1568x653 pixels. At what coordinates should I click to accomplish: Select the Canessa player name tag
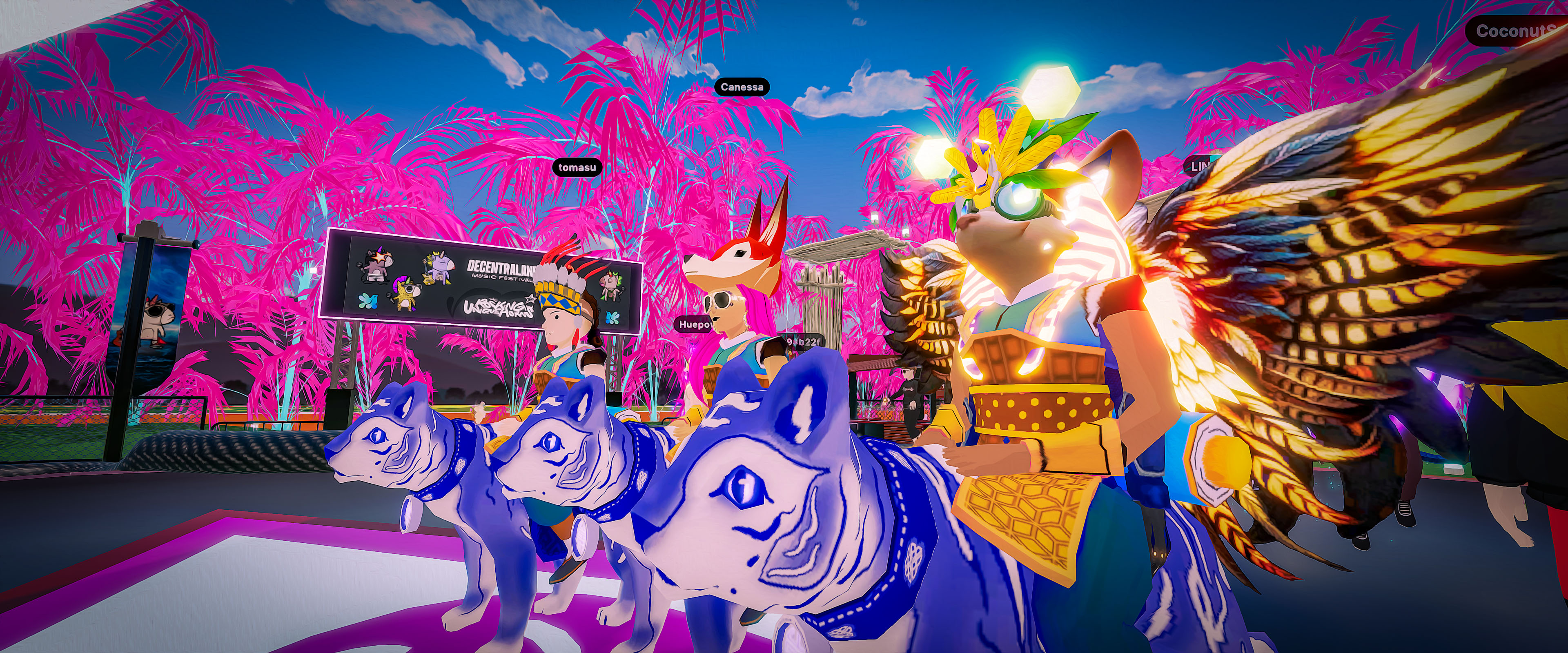click(742, 87)
